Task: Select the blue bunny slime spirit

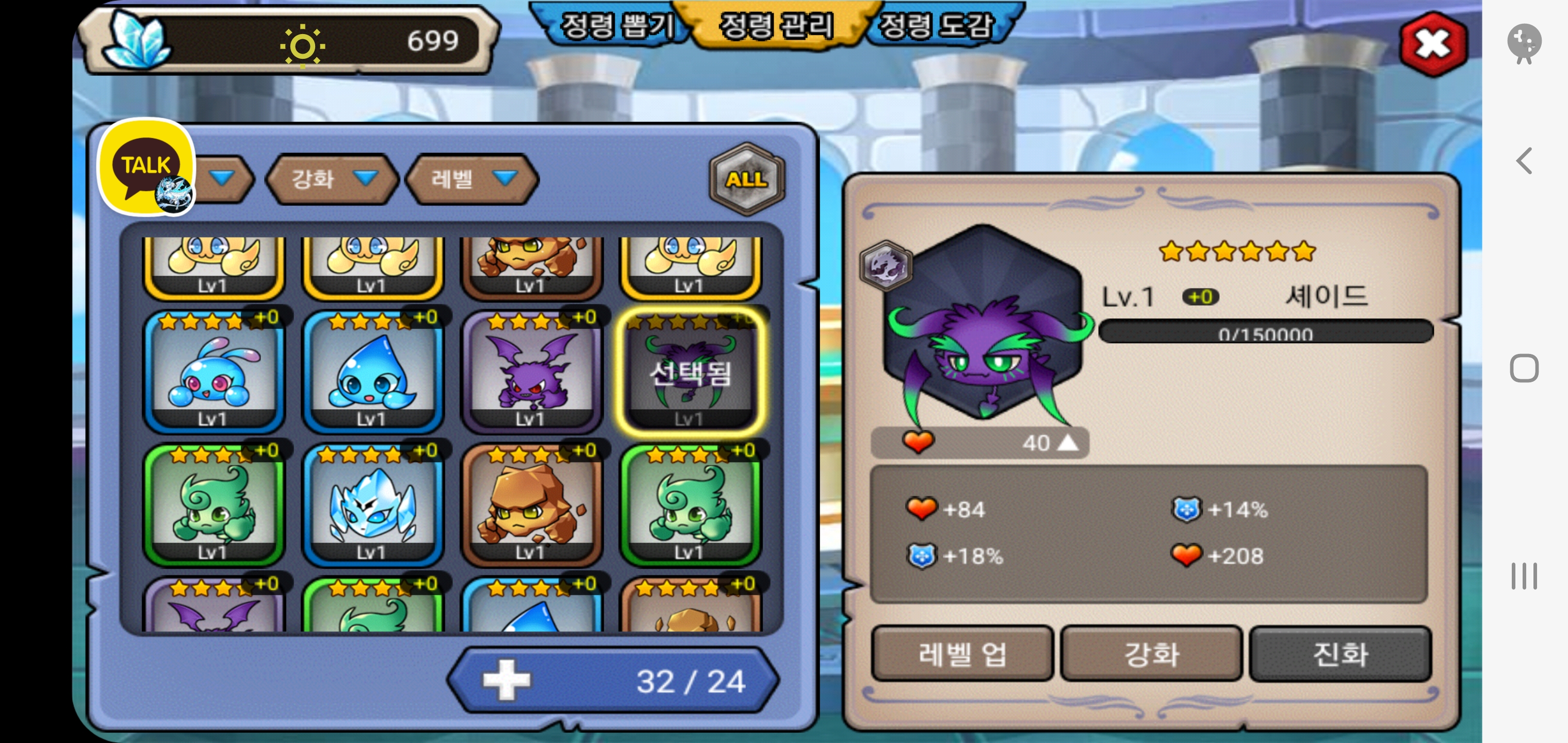Action: pyautogui.click(x=213, y=372)
